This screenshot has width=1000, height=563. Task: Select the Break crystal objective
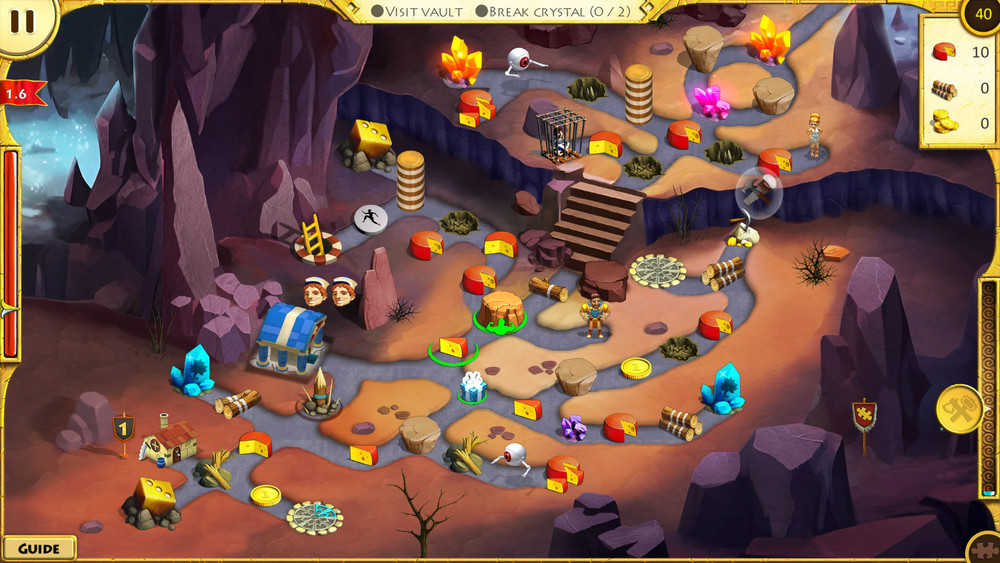coord(544,11)
